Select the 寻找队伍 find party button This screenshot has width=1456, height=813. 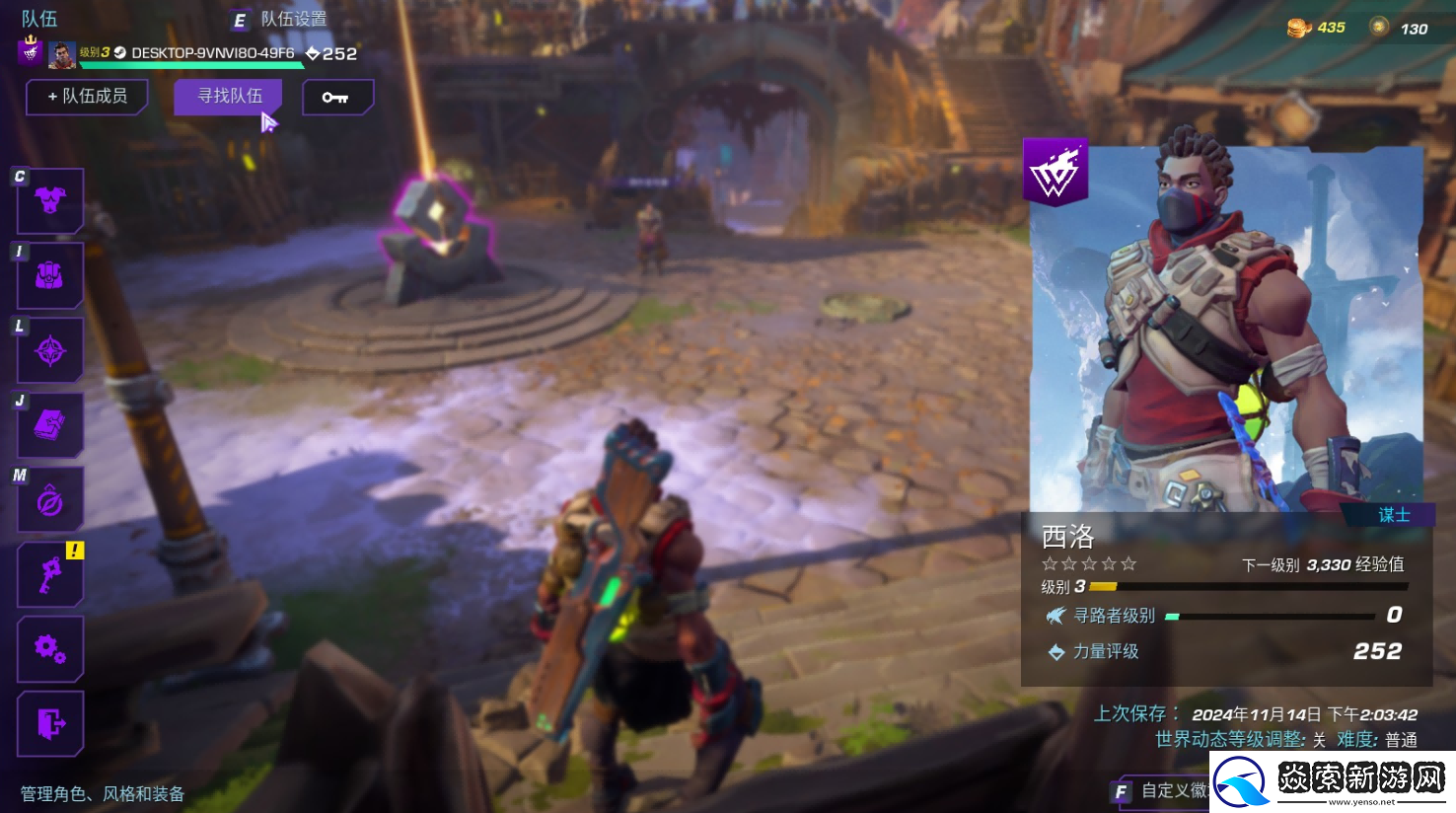click(229, 97)
